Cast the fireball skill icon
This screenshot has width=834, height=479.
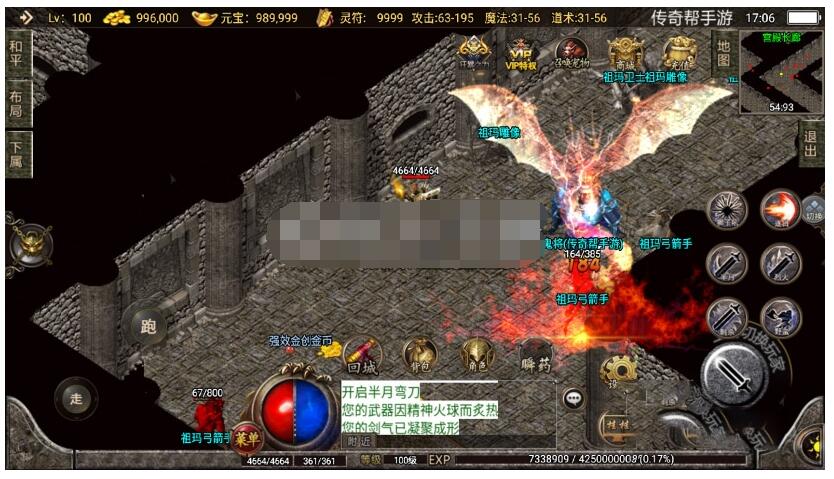point(779,210)
